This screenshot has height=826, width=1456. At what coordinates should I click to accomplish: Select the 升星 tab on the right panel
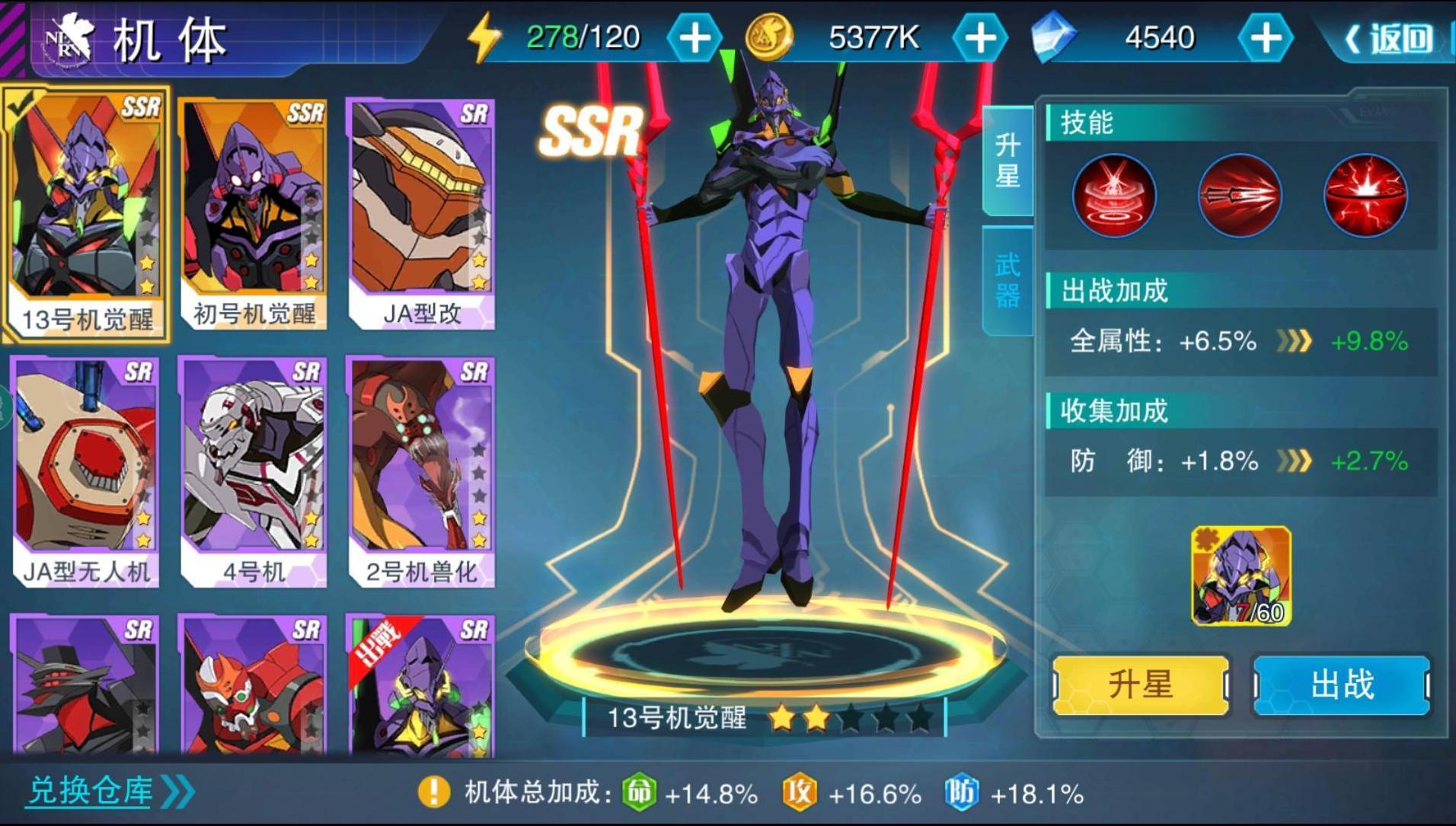pos(1007,160)
